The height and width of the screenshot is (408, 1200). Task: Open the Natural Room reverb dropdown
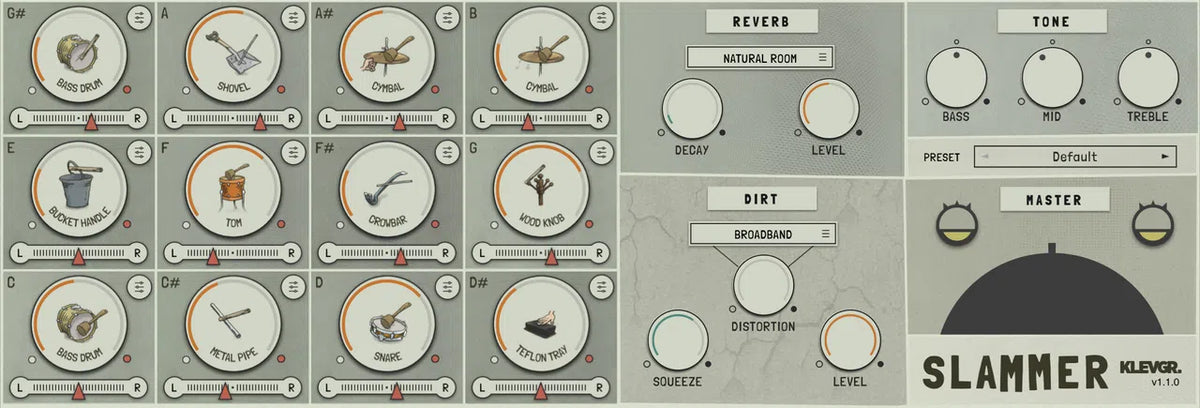coord(760,58)
